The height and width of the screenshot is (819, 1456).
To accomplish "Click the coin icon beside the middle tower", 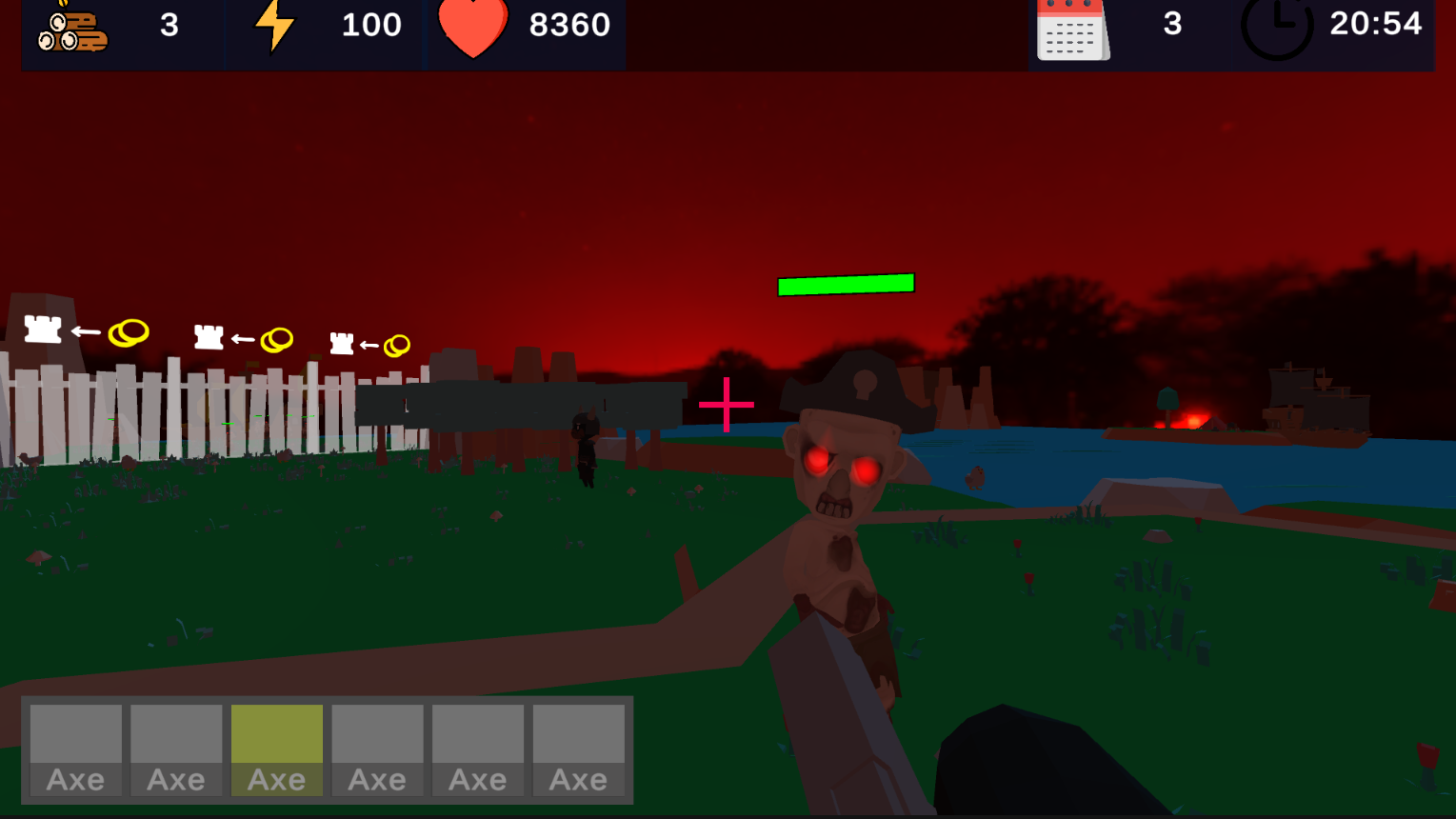I will 277,339.
